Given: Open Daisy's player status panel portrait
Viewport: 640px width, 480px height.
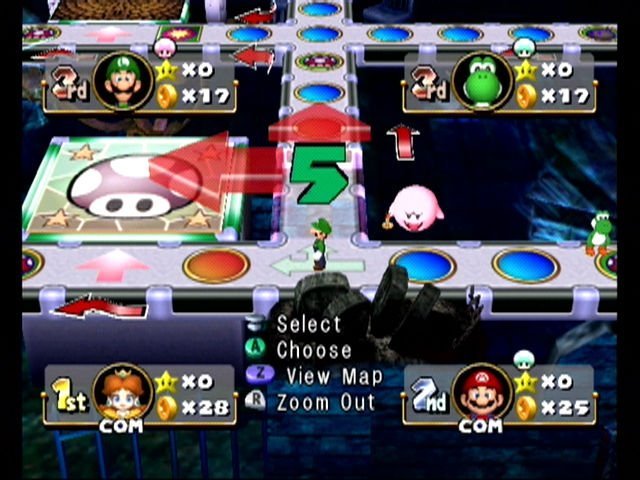Looking at the screenshot, I should [x=122, y=392].
